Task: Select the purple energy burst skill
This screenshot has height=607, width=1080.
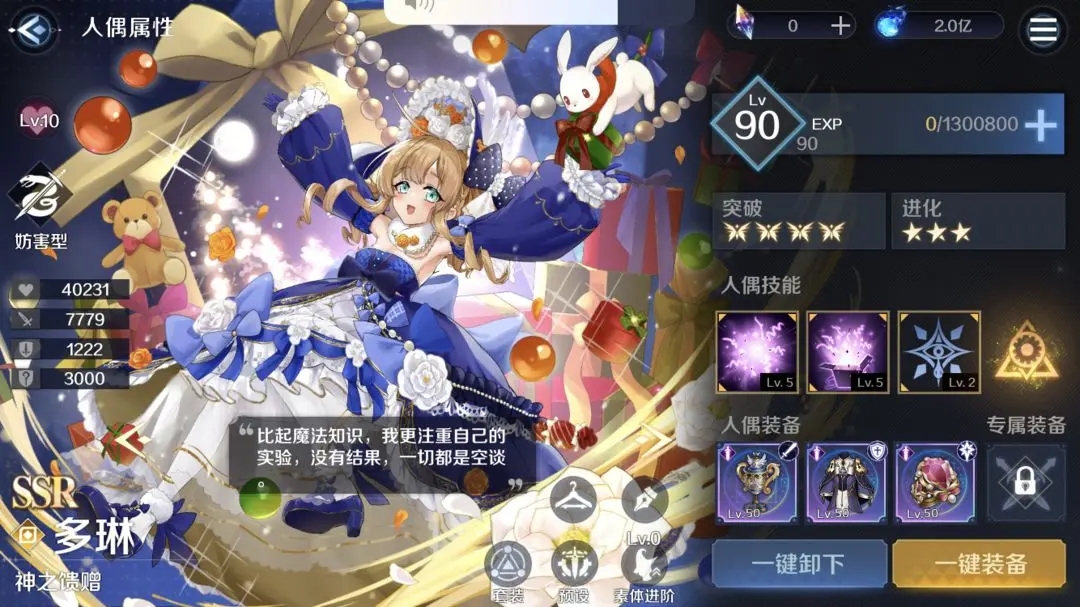Action: (757, 352)
